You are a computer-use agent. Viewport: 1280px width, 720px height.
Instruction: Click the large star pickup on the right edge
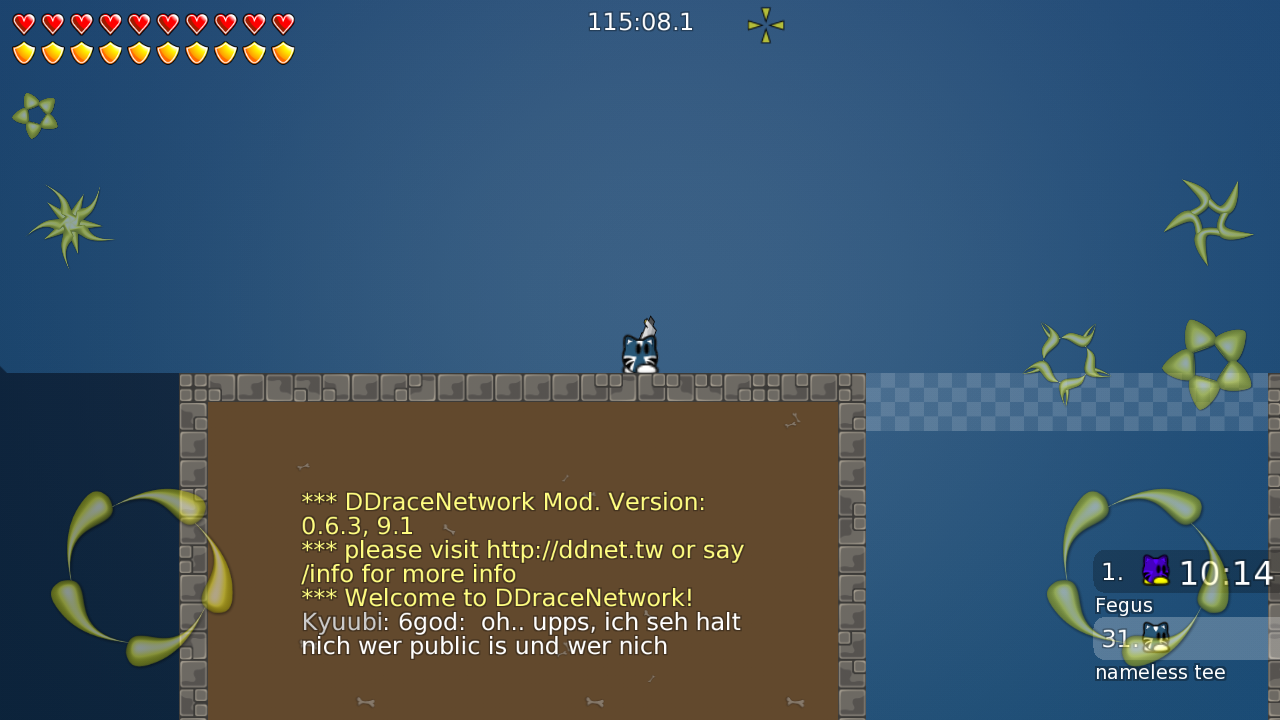click(x=1205, y=363)
